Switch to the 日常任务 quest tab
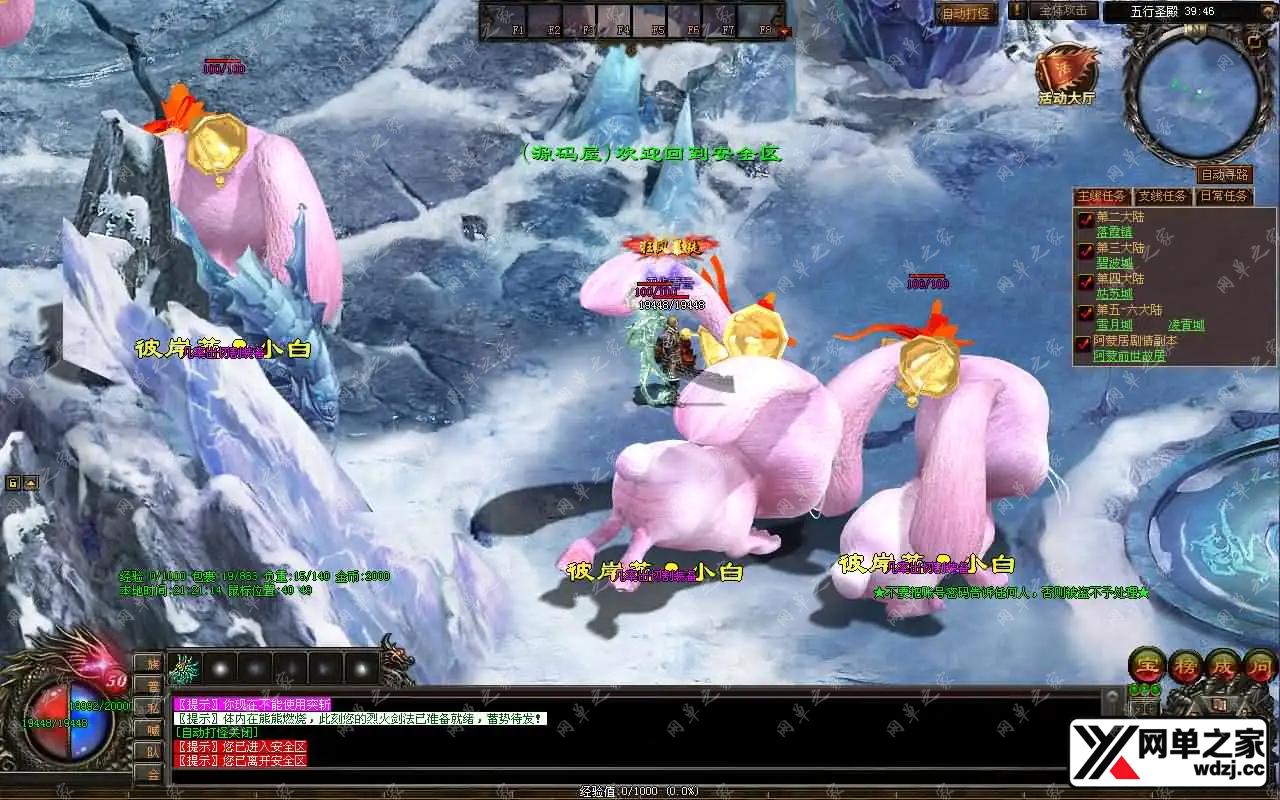Viewport: 1280px width, 800px height. point(1224,196)
